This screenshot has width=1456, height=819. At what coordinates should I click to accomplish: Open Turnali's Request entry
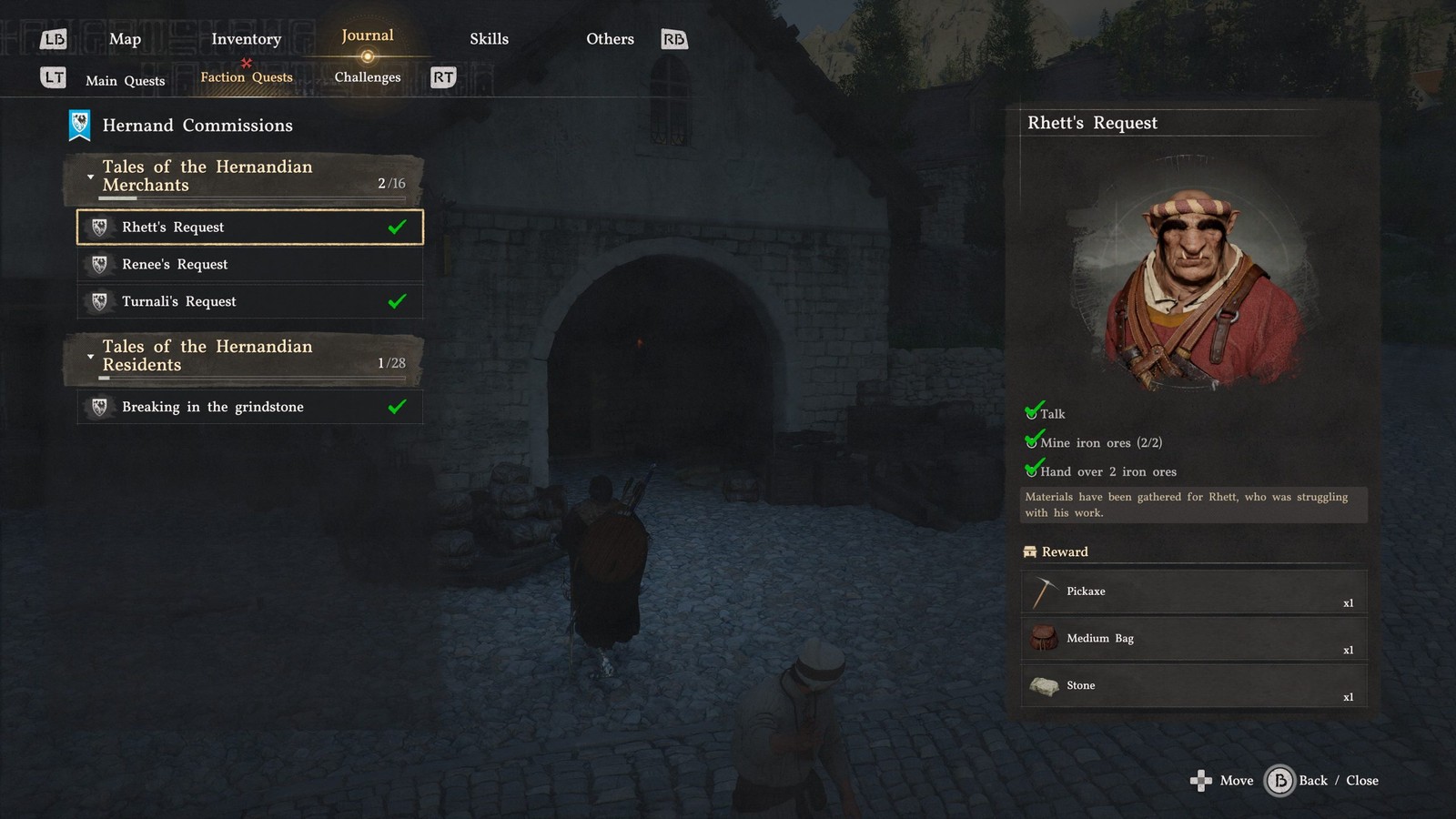pyautogui.click(x=249, y=302)
